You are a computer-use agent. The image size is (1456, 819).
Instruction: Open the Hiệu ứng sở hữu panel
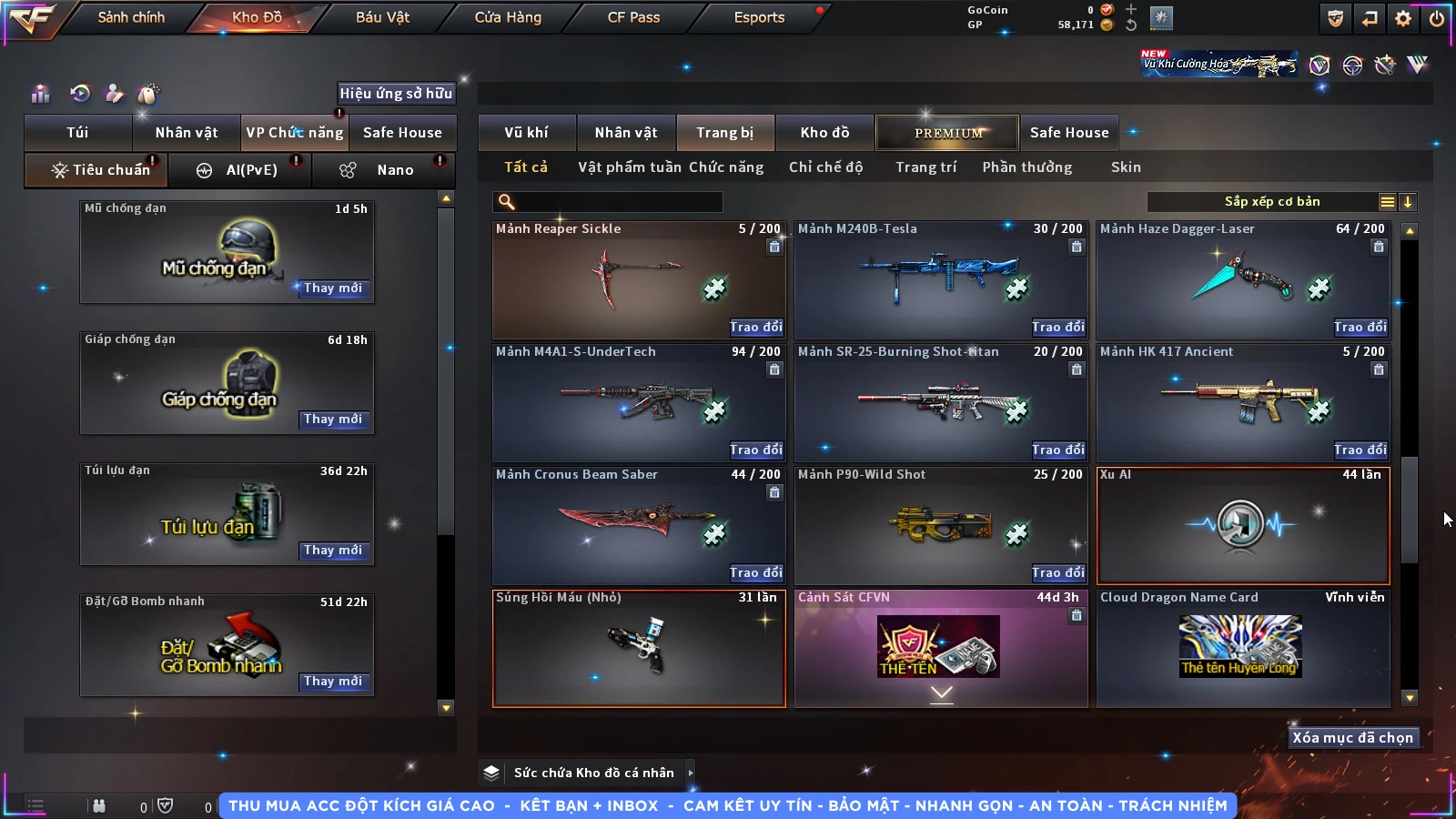click(x=396, y=93)
